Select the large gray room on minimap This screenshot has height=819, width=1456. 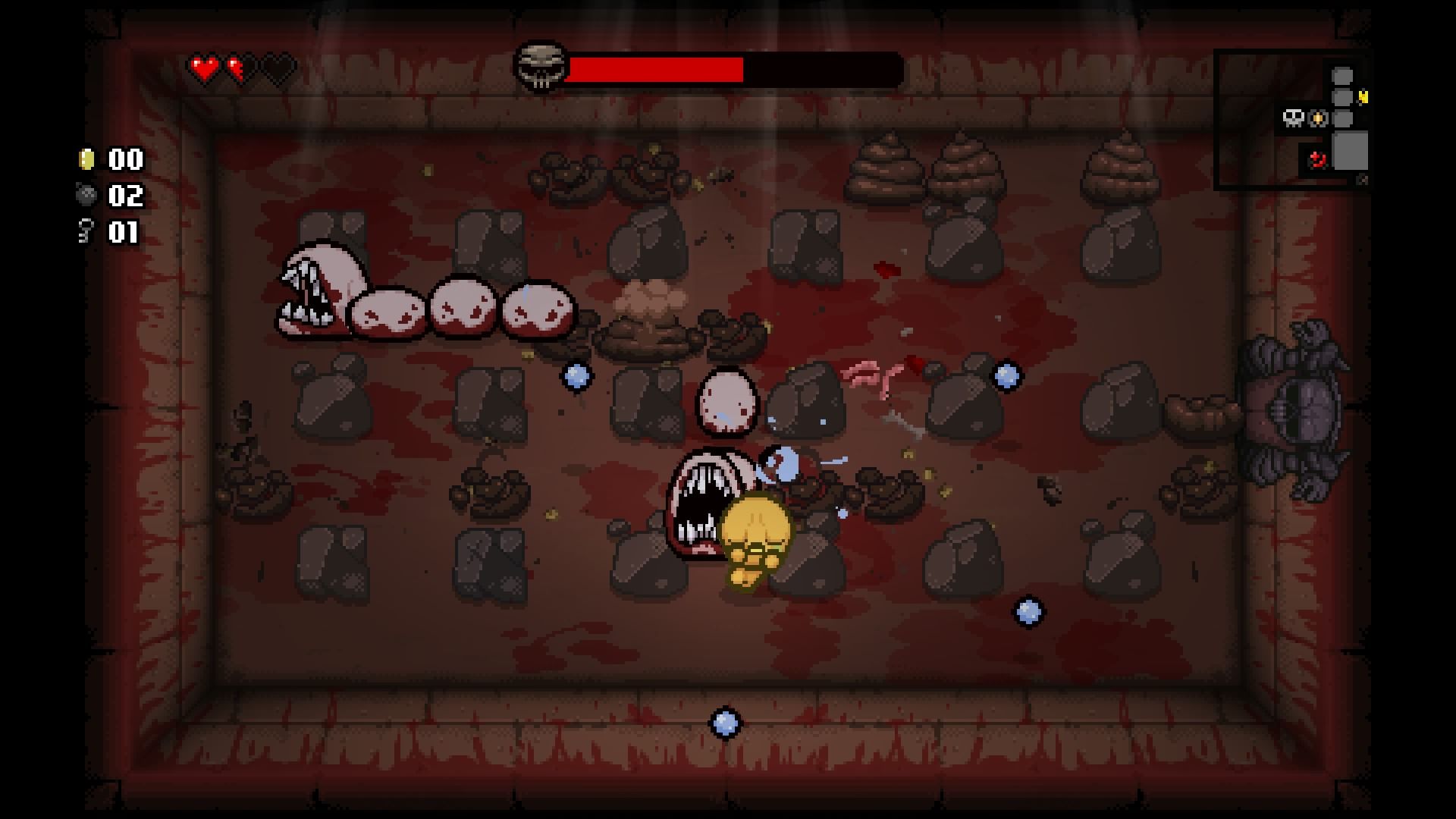(x=1351, y=150)
